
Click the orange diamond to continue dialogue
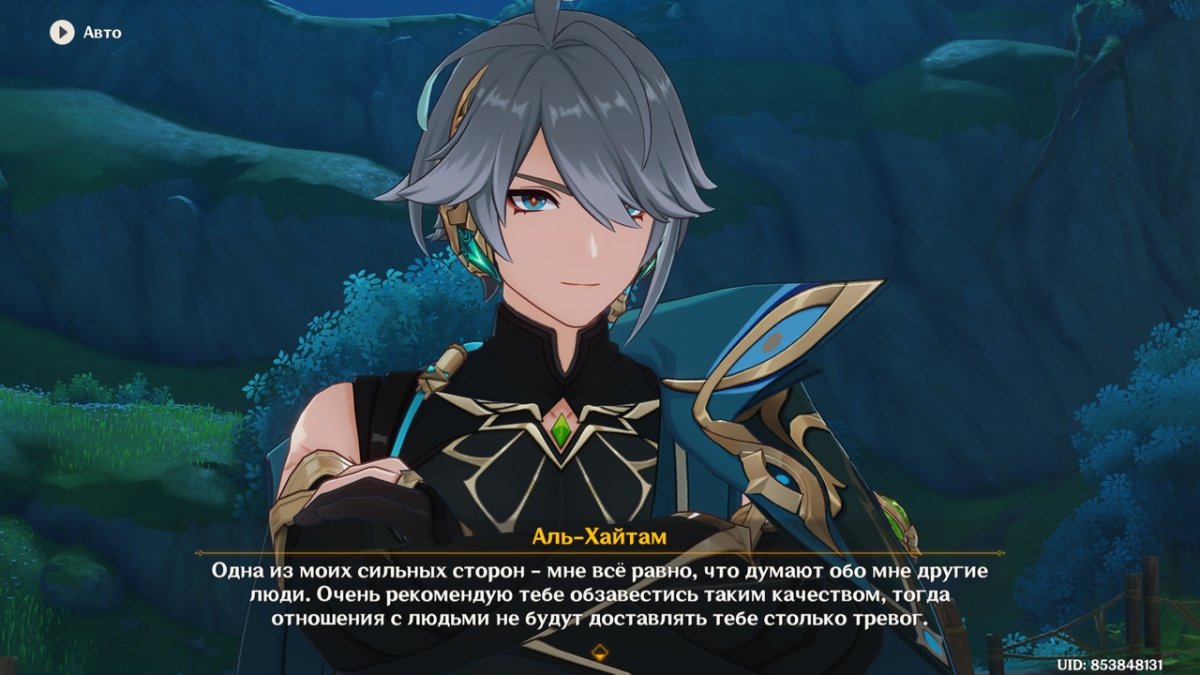(x=599, y=654)
